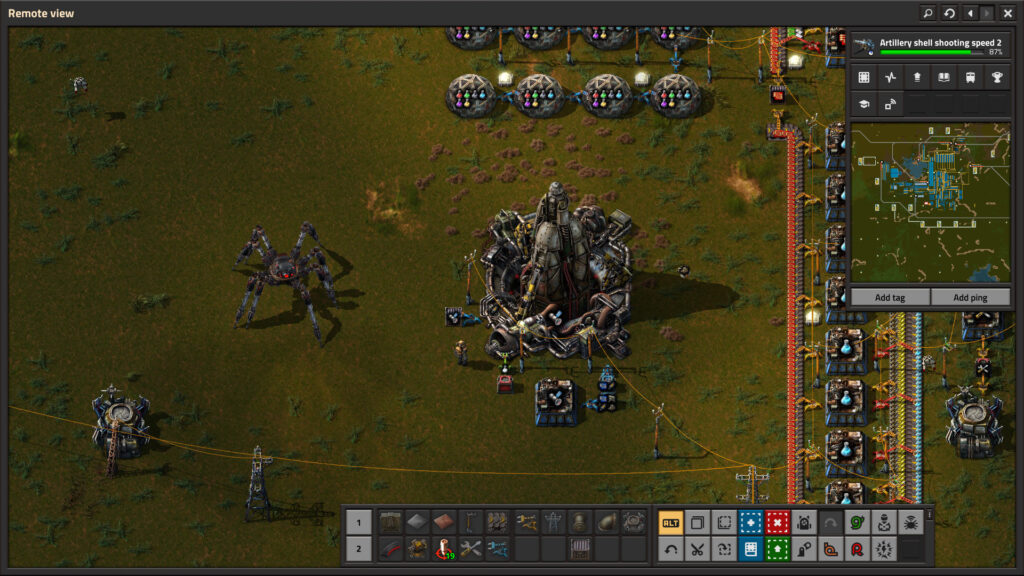
Task: Show the achievements trophy icon
Action: click(x=996, y=77)
